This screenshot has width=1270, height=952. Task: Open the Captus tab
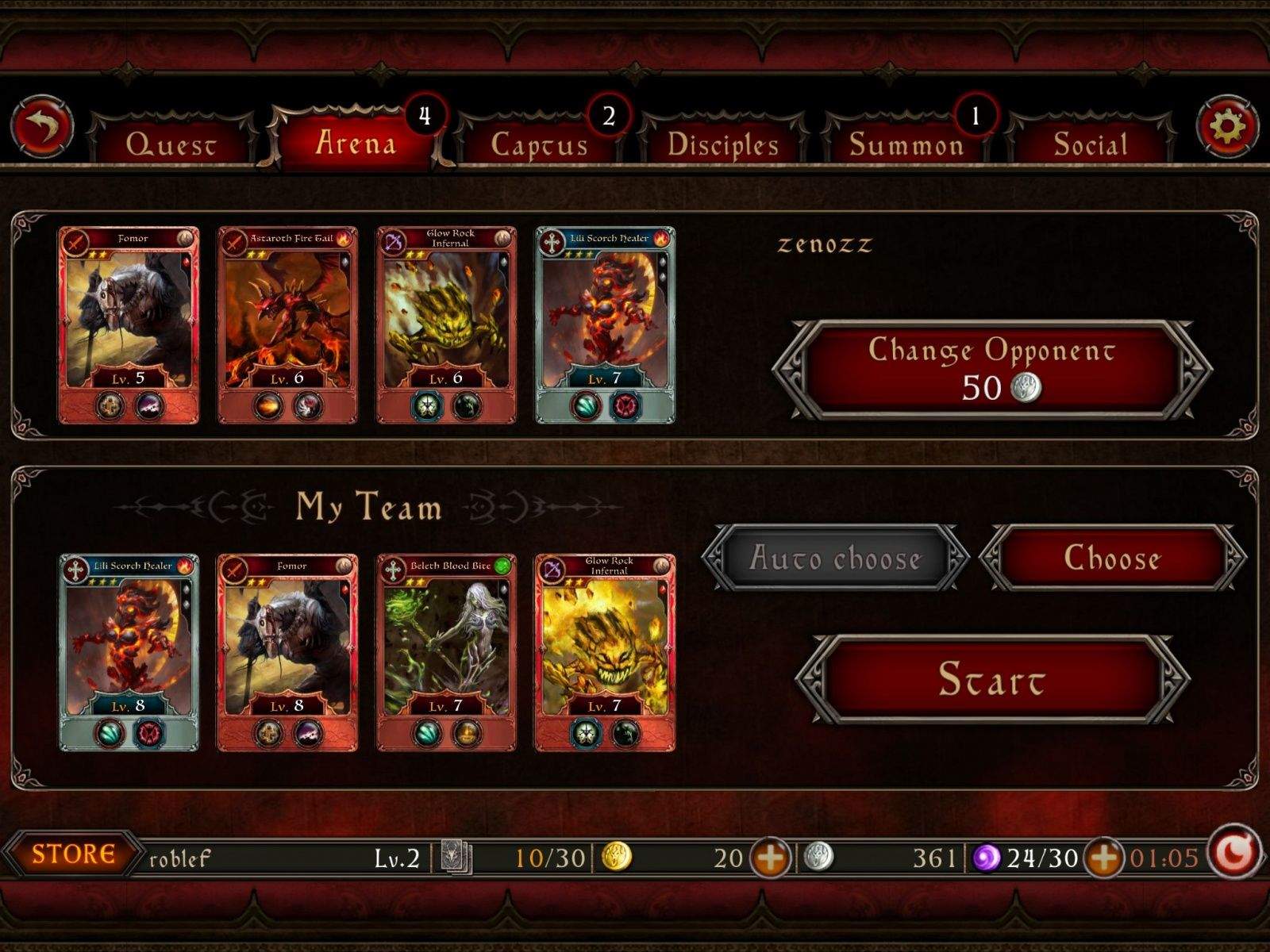[540, 144]
